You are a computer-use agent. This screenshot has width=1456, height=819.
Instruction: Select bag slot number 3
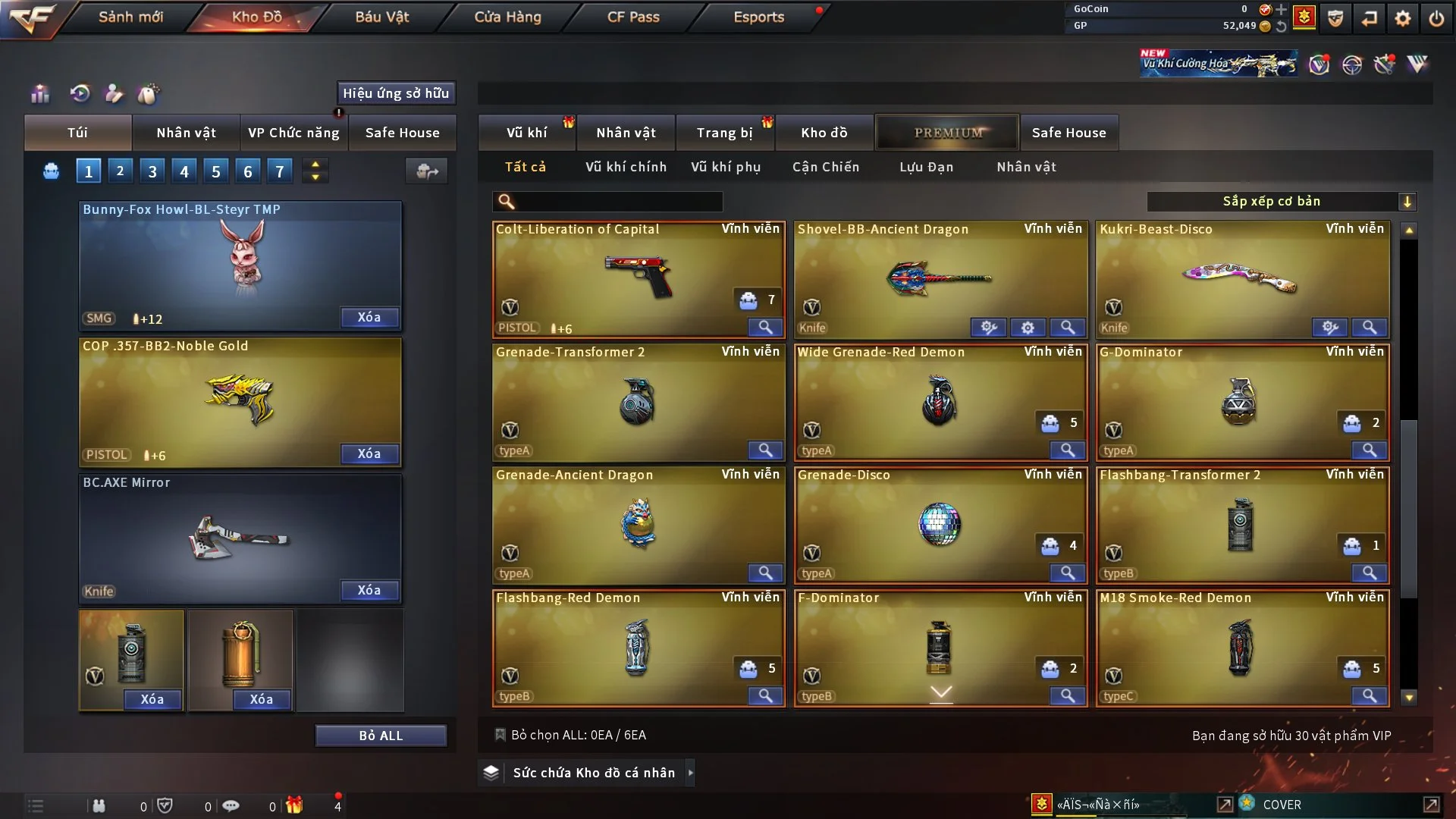click(x=152, y=171)
